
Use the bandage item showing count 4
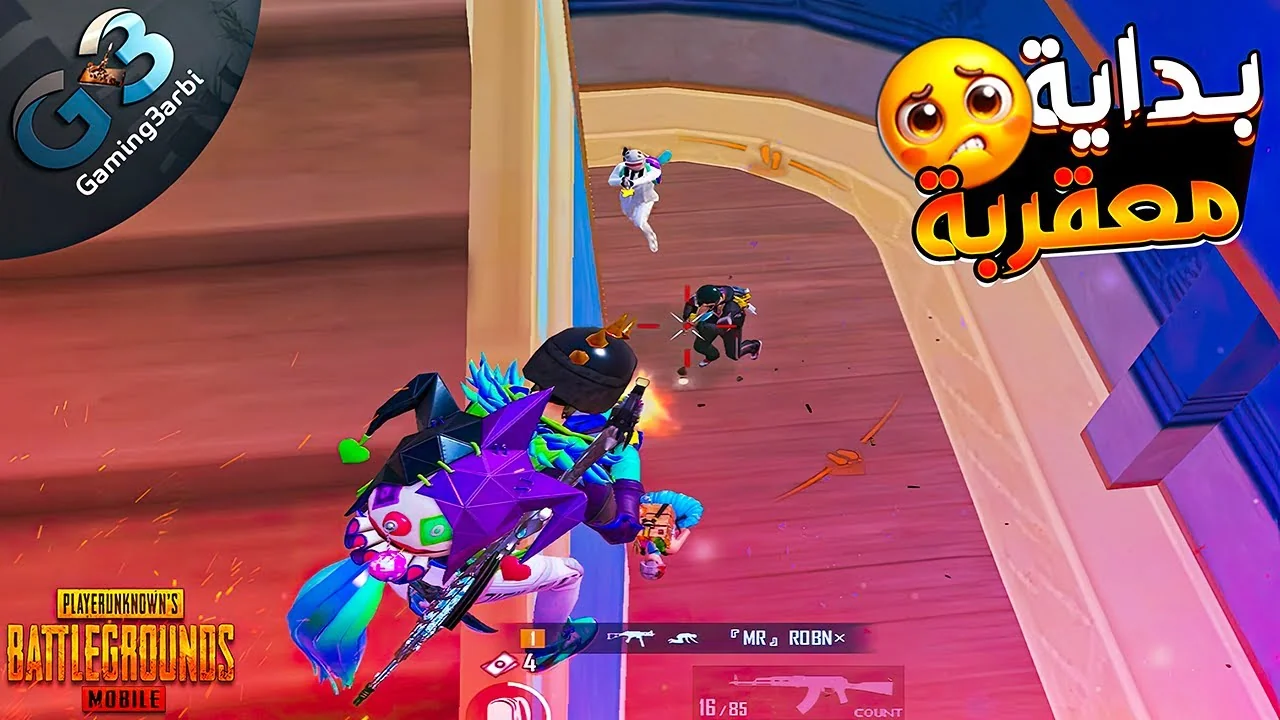pyautogui.click(x=509, y=661)
